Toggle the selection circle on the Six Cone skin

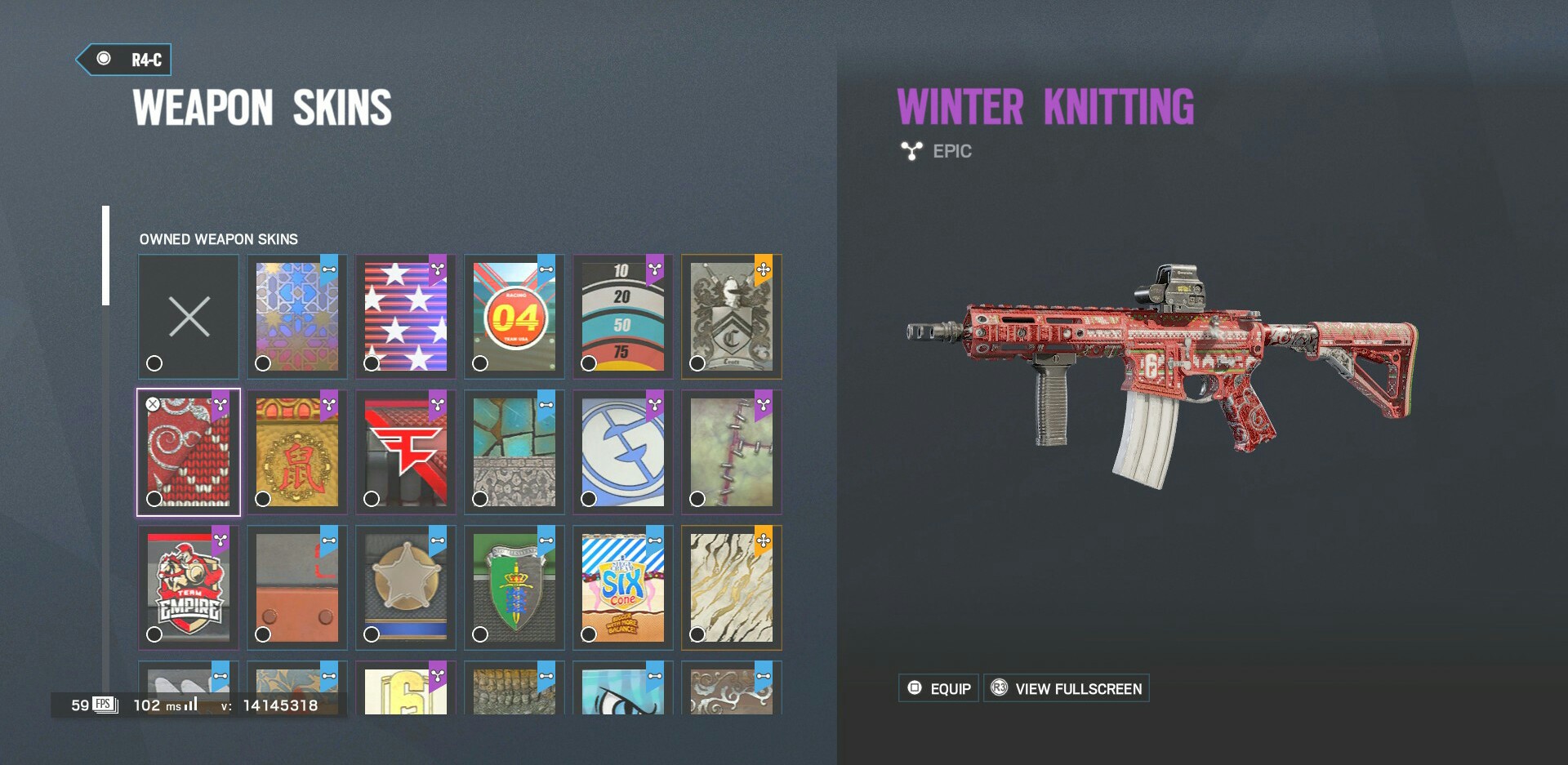coord(587,633)
